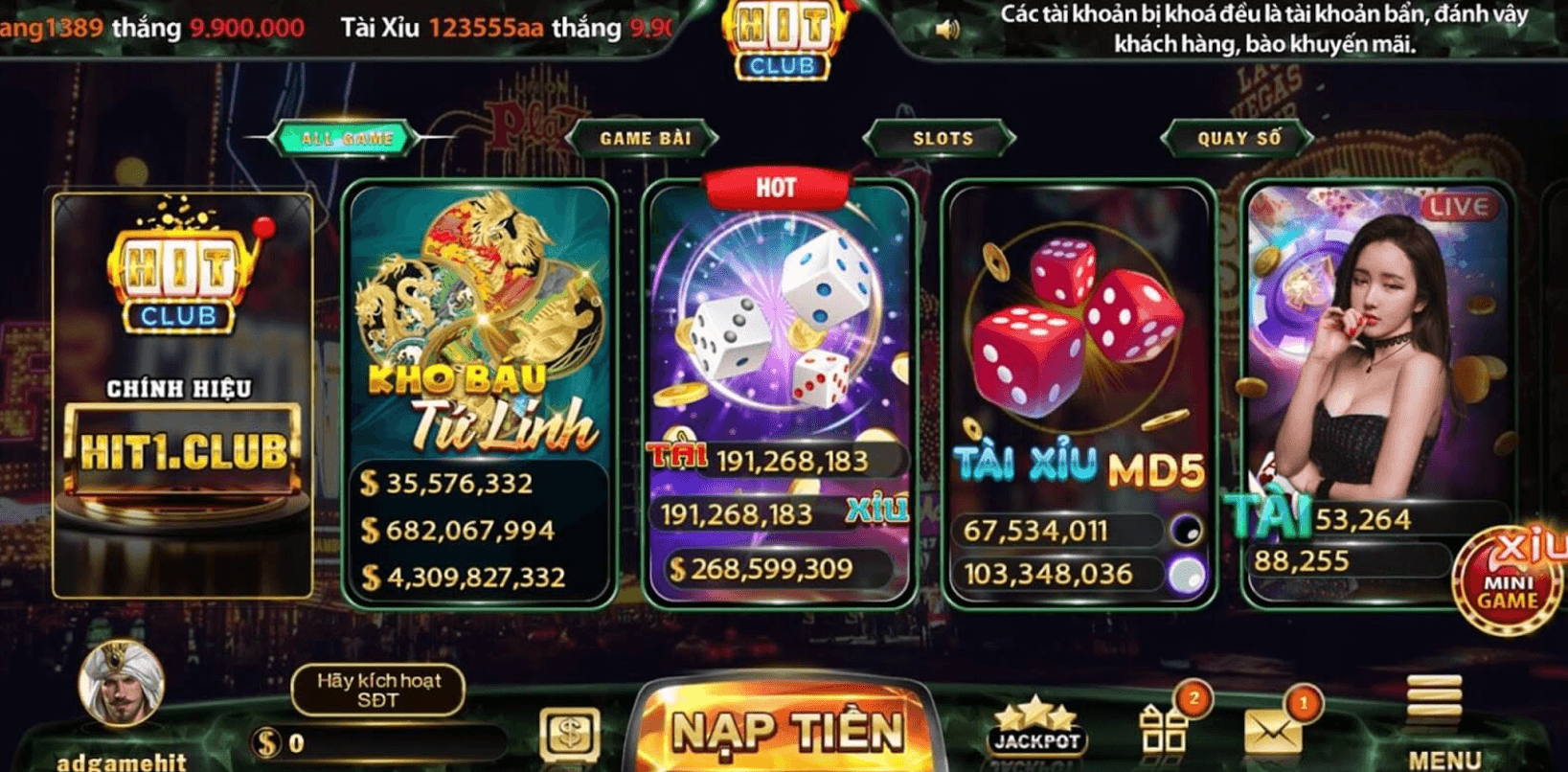Select the HOT tab on Tài Xỉu game
This screenshot has width=1568, height=772.
(779, 184)
